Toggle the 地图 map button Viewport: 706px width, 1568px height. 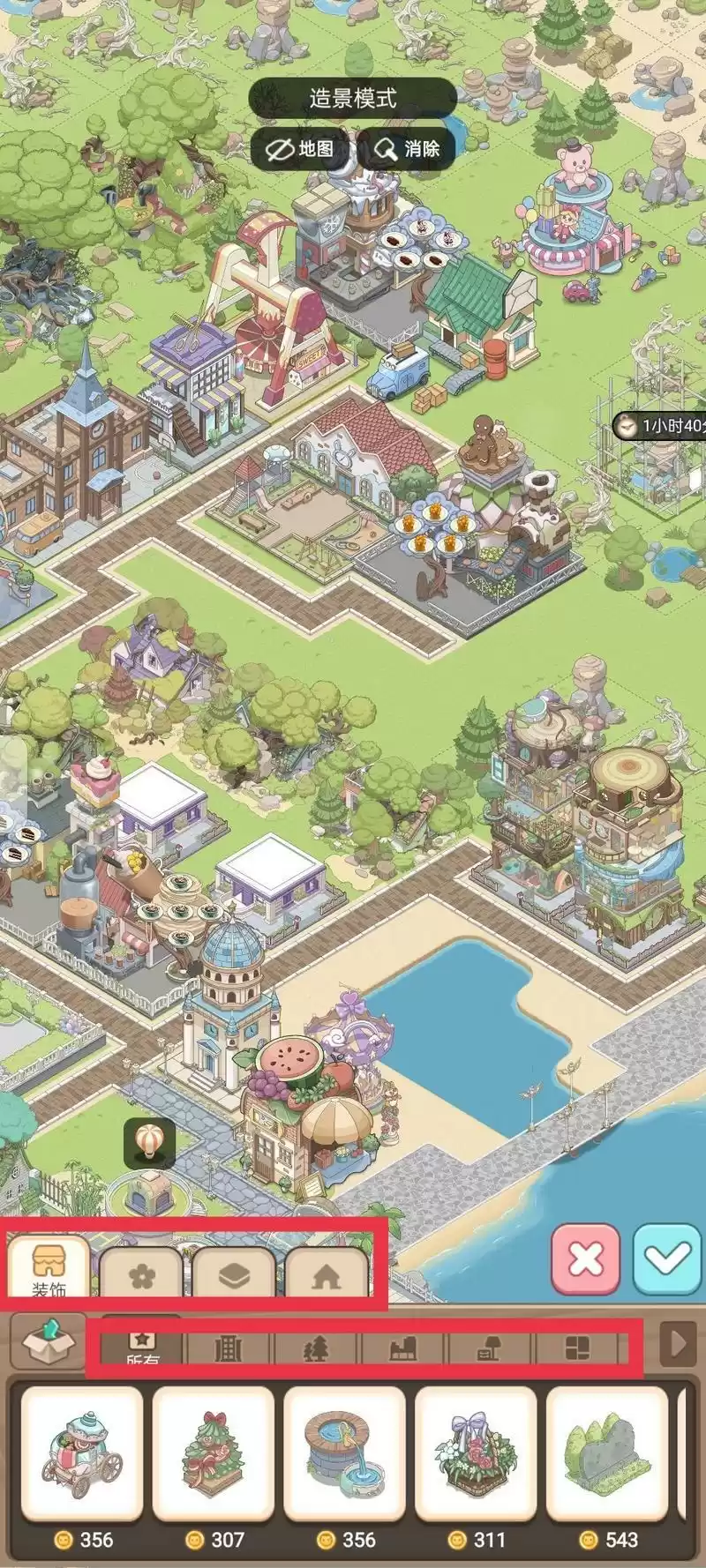coord(301,149)
